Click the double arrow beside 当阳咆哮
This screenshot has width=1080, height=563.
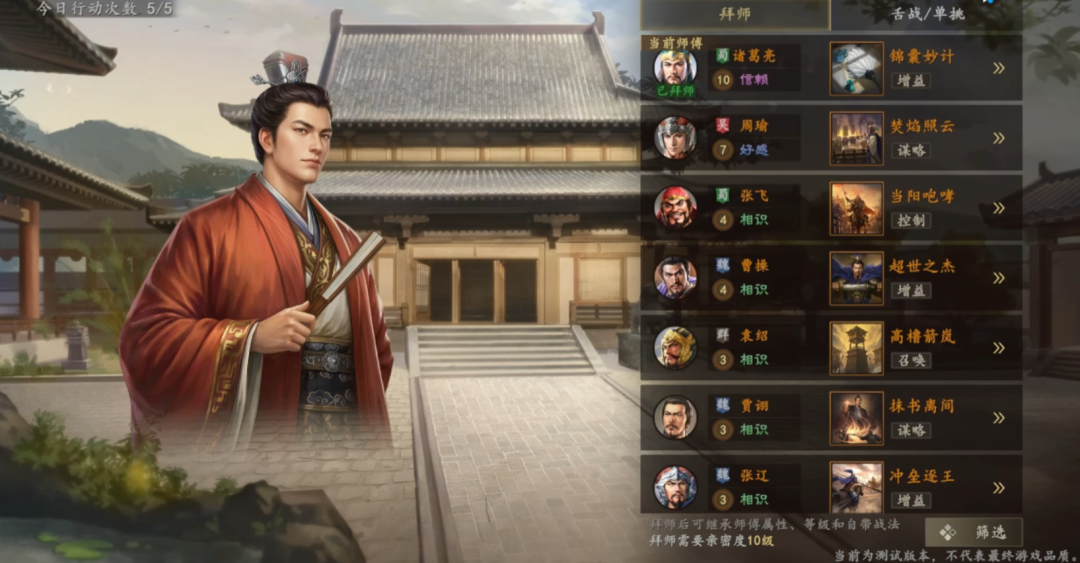pyautogui.click(x=998, y=208)
